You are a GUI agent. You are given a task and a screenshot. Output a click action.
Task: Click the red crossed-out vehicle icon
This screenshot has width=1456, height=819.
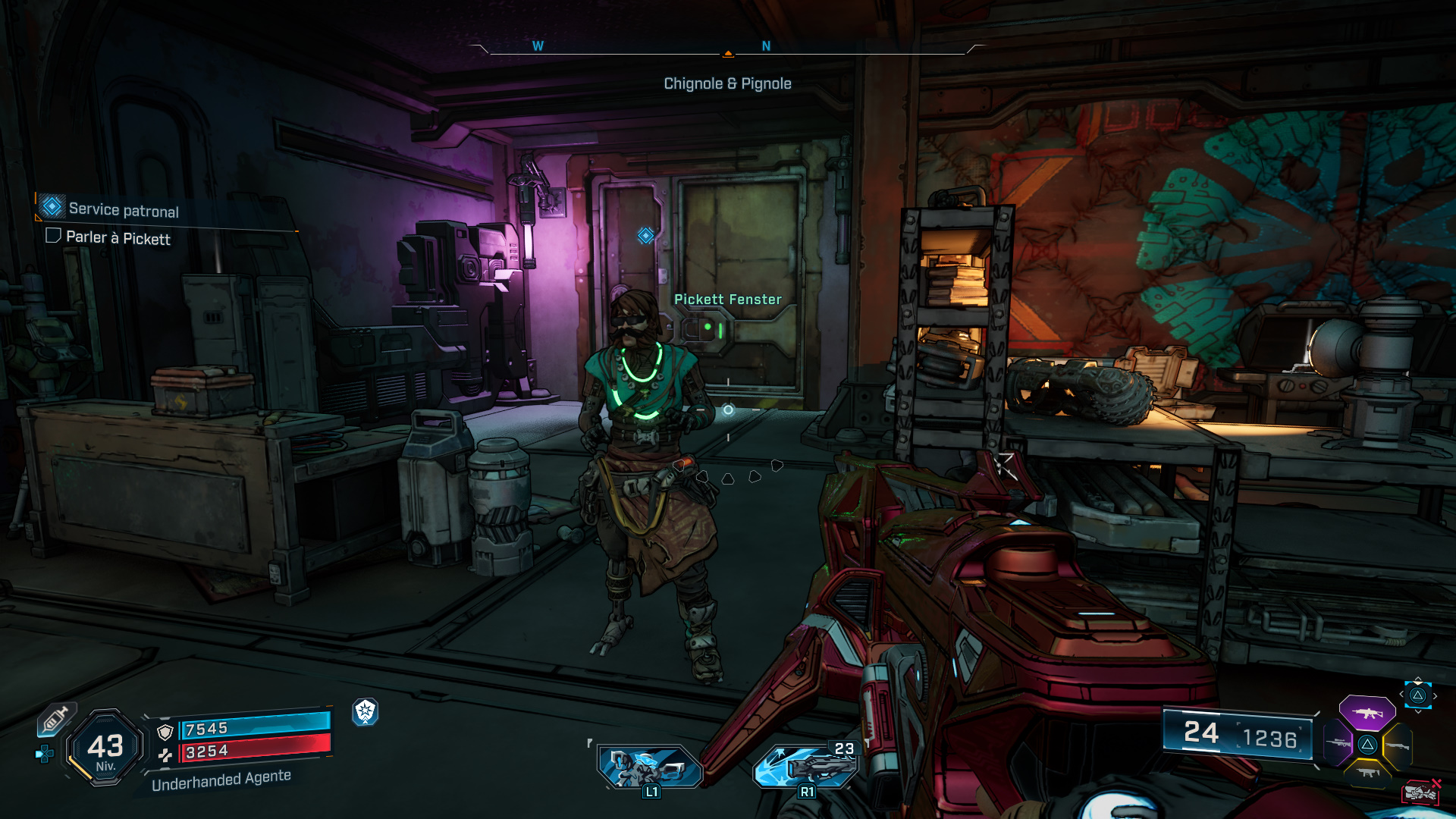(x=1422, y=792)
